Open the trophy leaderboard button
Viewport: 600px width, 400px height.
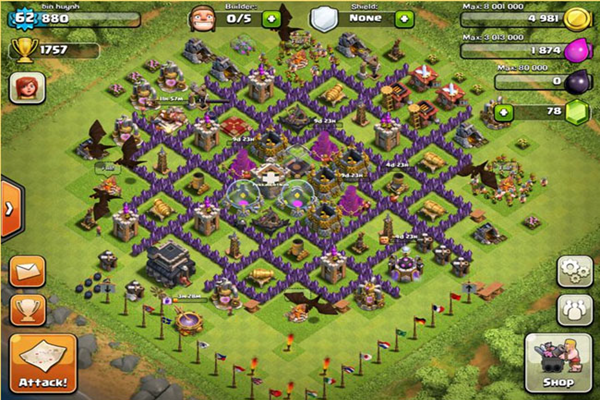pyautogui.click(x=28, y=310)
